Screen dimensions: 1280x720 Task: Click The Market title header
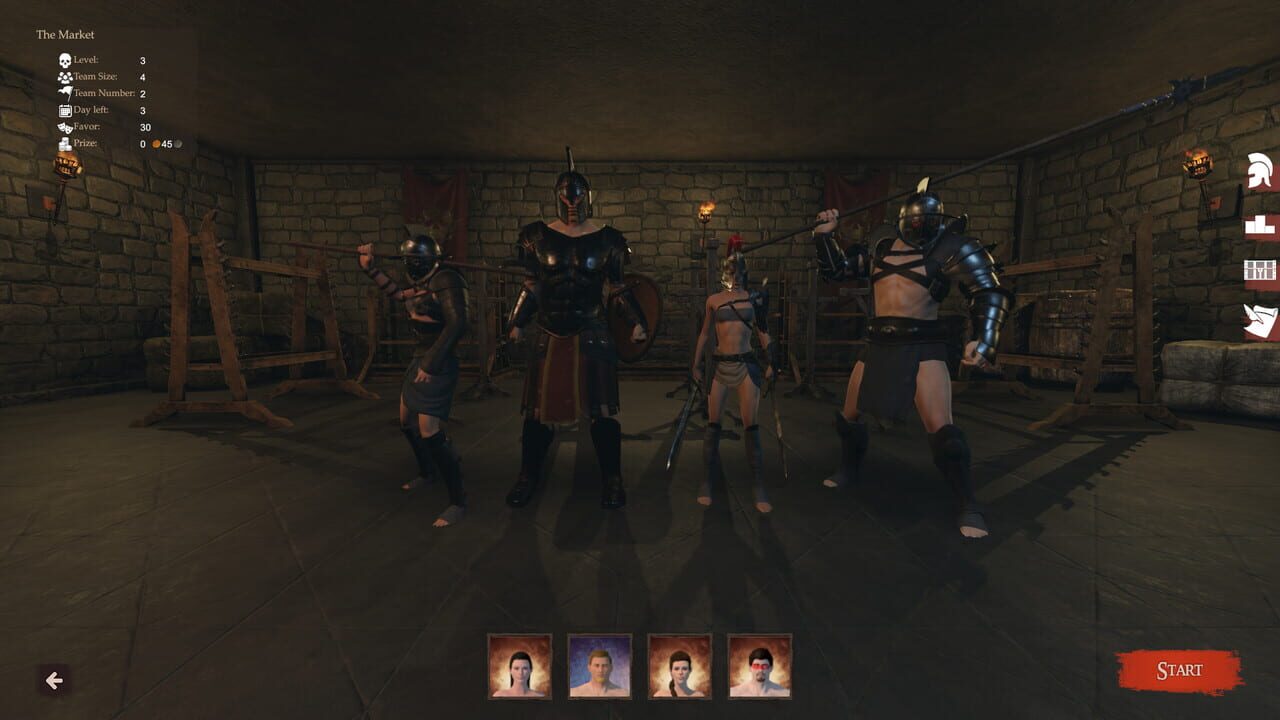coord(66,34)
